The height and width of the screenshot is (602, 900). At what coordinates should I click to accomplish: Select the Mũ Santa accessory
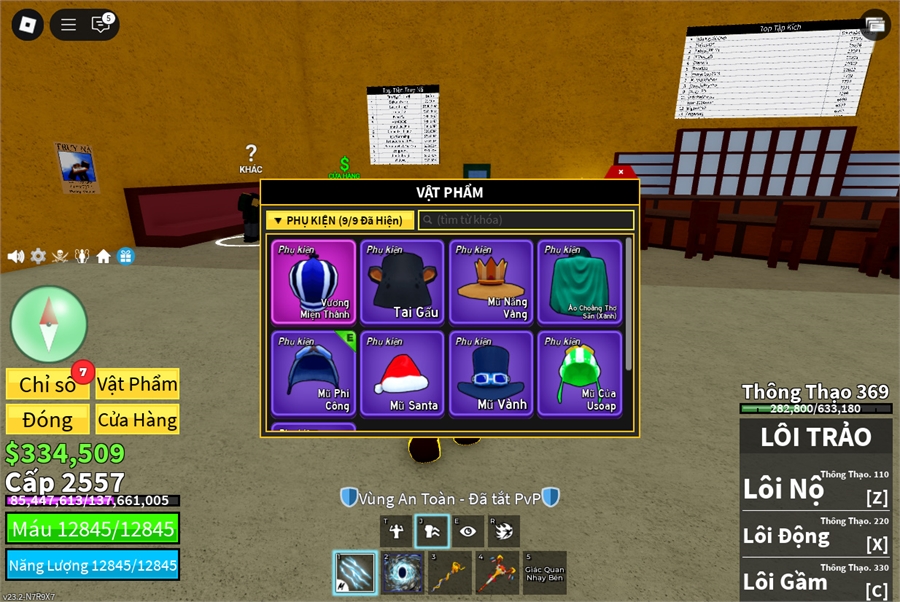(402, 373)
